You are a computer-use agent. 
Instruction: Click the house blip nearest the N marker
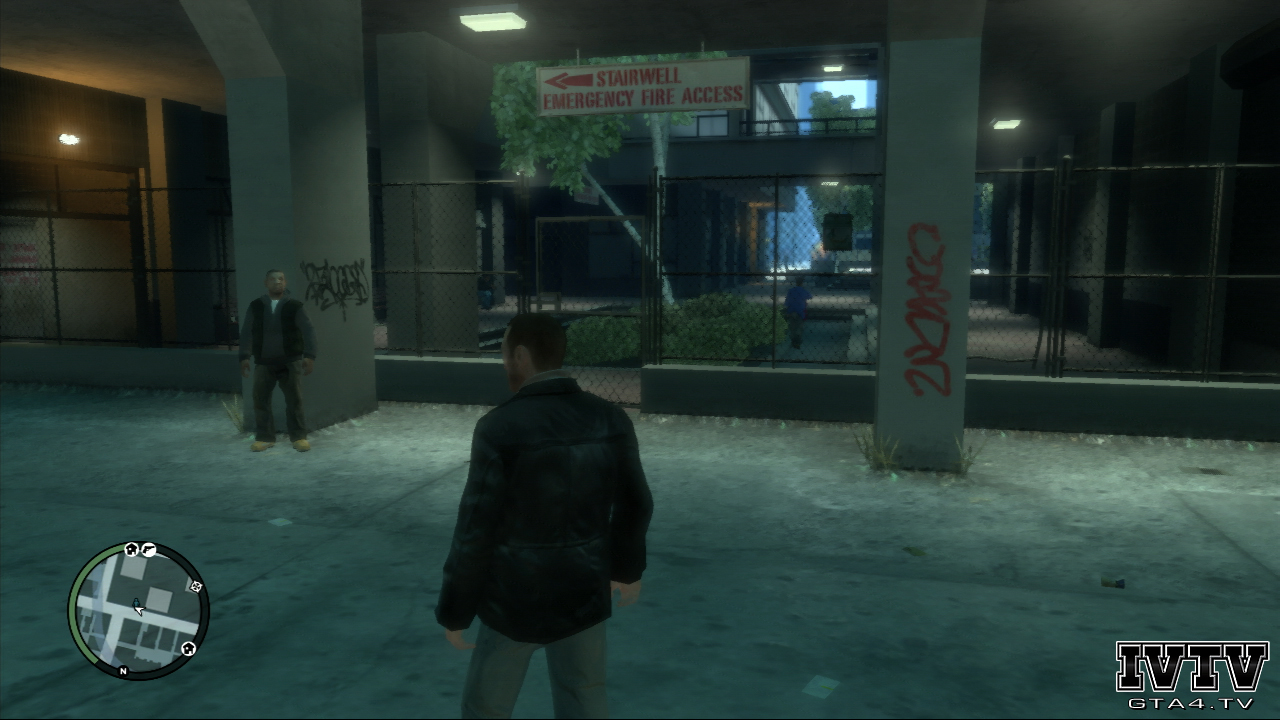tap(188, 649)
